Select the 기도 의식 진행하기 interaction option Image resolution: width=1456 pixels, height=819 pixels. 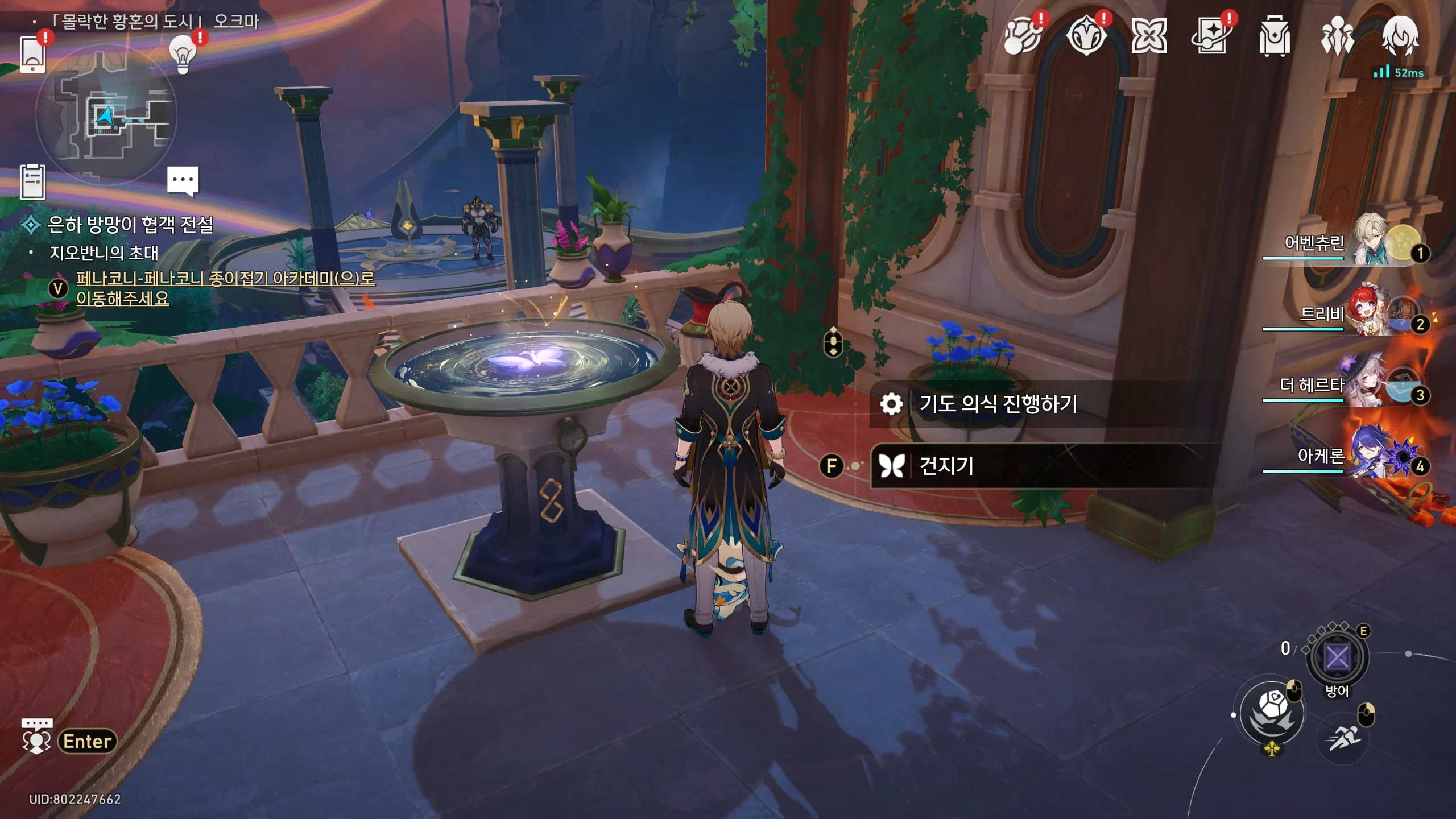[998, 404]
